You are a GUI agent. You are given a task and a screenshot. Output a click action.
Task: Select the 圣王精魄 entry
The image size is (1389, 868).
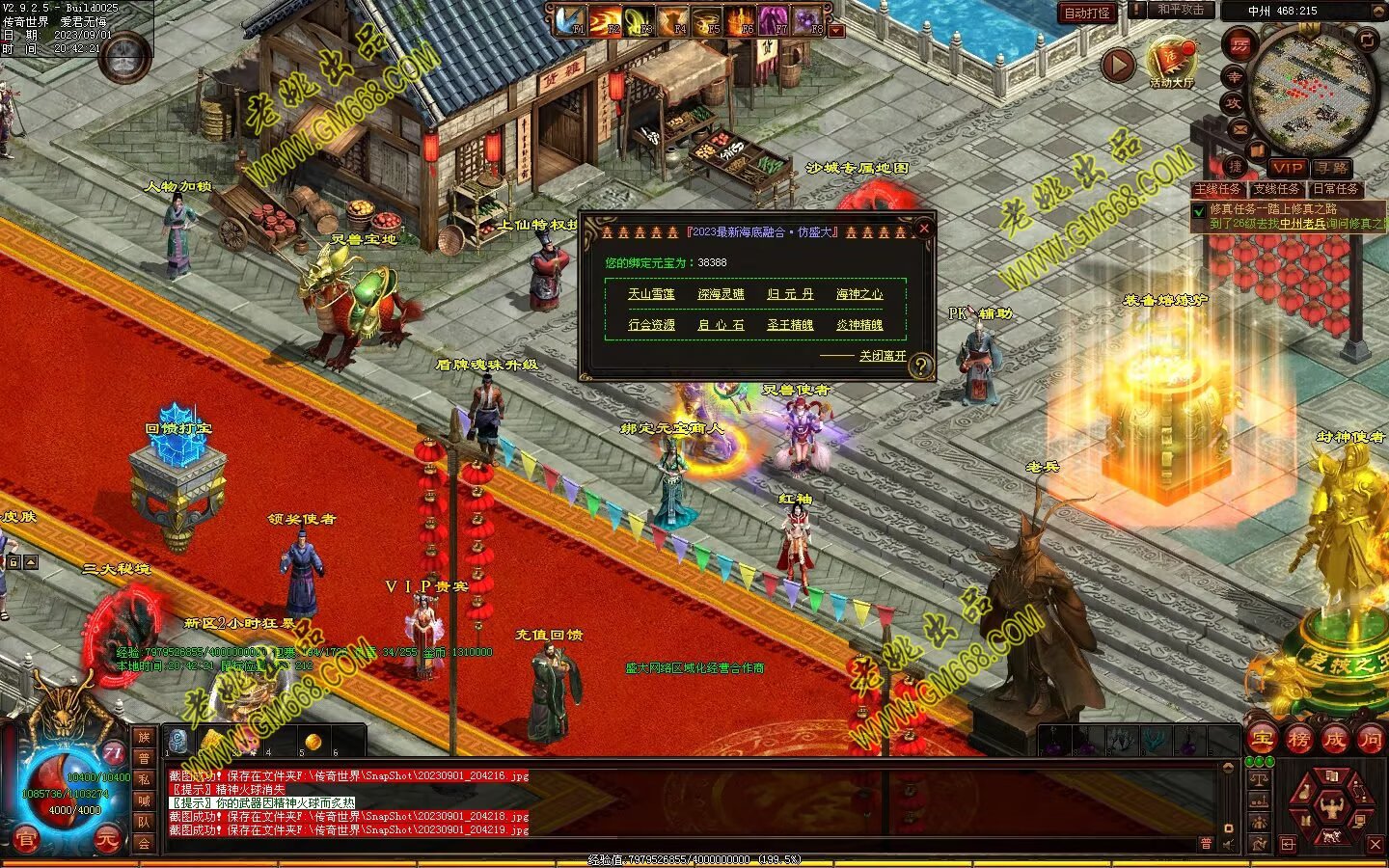click(790, 325)
